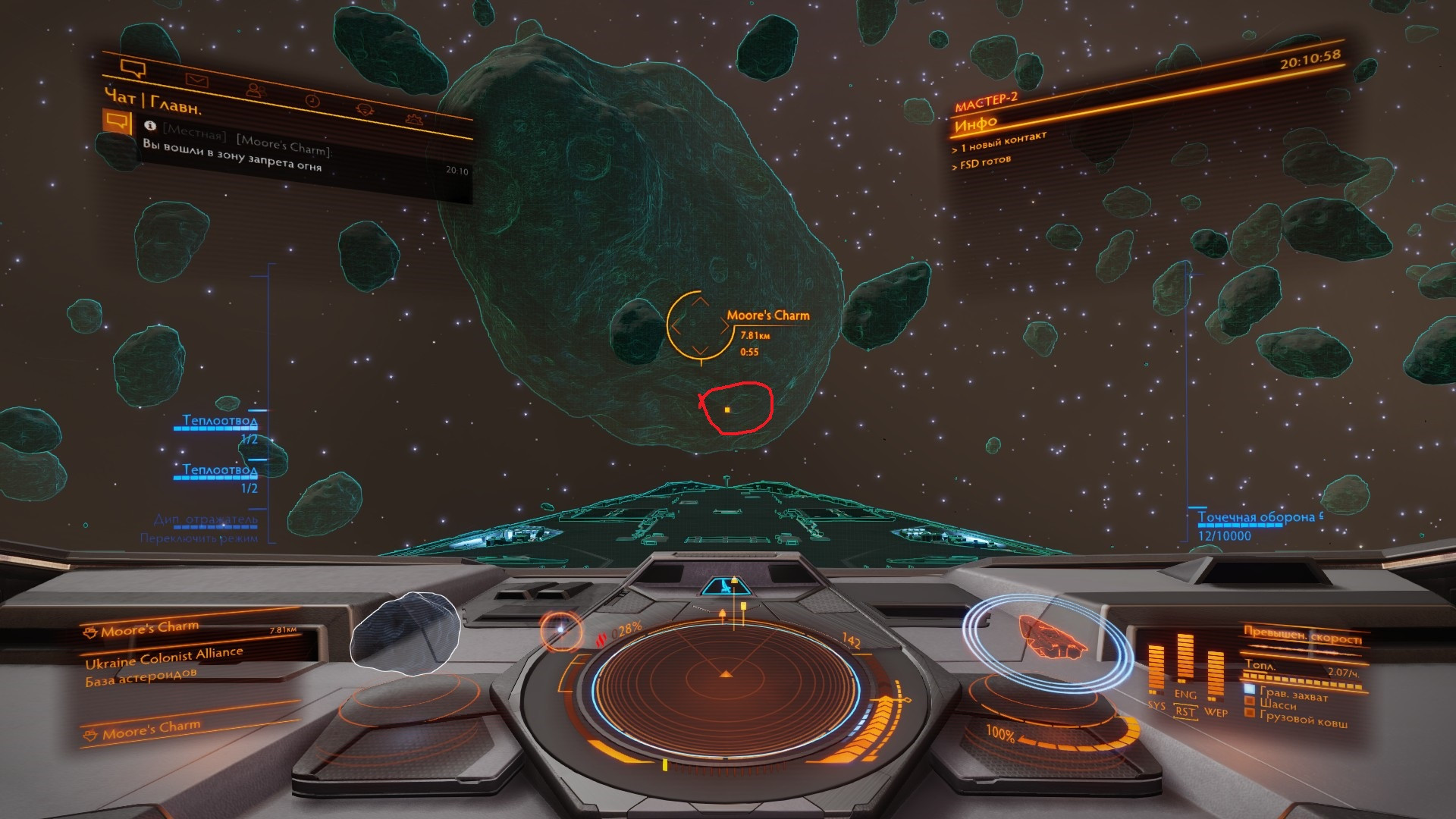Click the Moore's Charm target reticle
Screen dimensions: 1456x819
[699, 325]
